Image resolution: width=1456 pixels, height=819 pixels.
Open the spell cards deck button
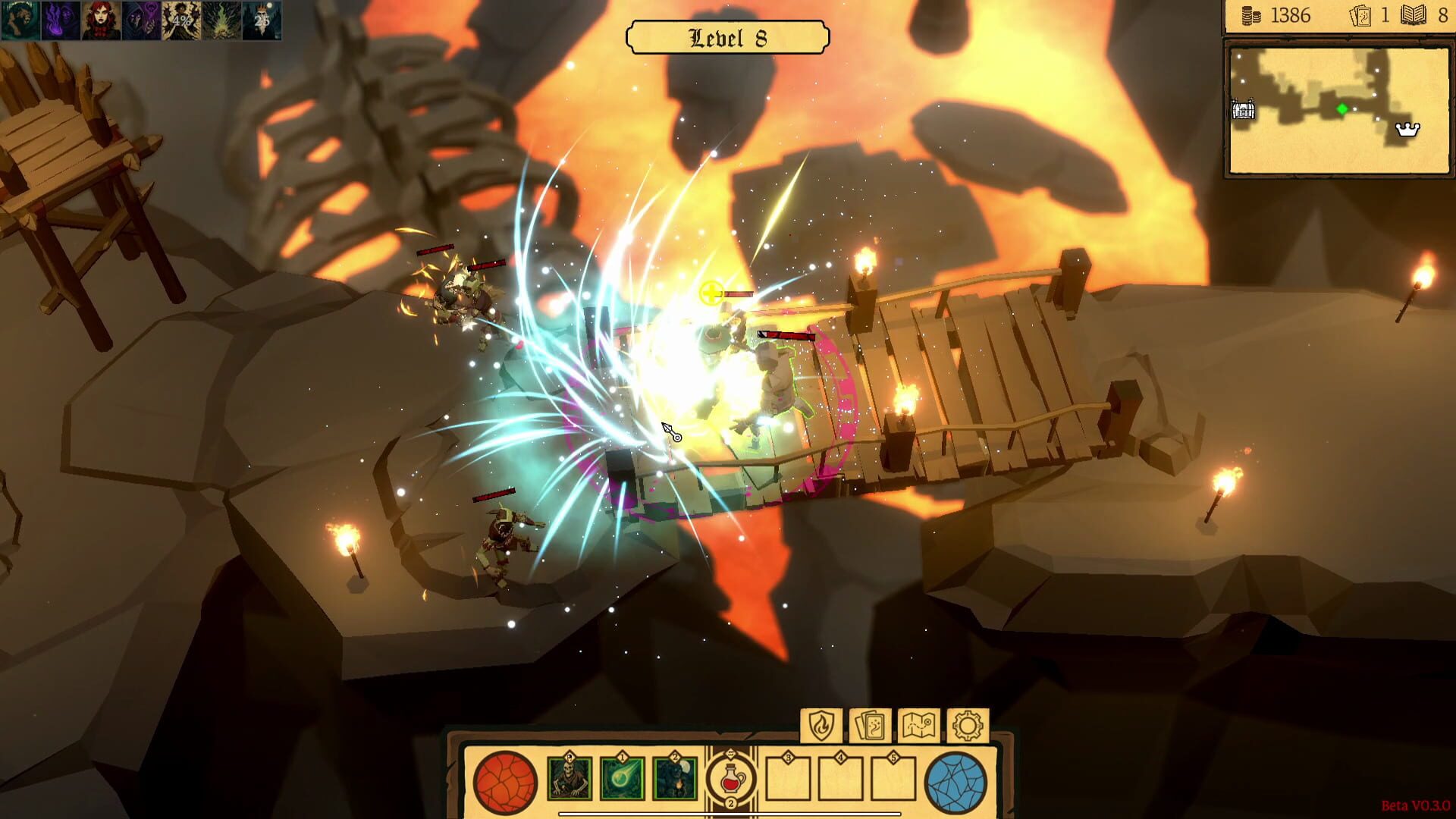pos(870,726)
